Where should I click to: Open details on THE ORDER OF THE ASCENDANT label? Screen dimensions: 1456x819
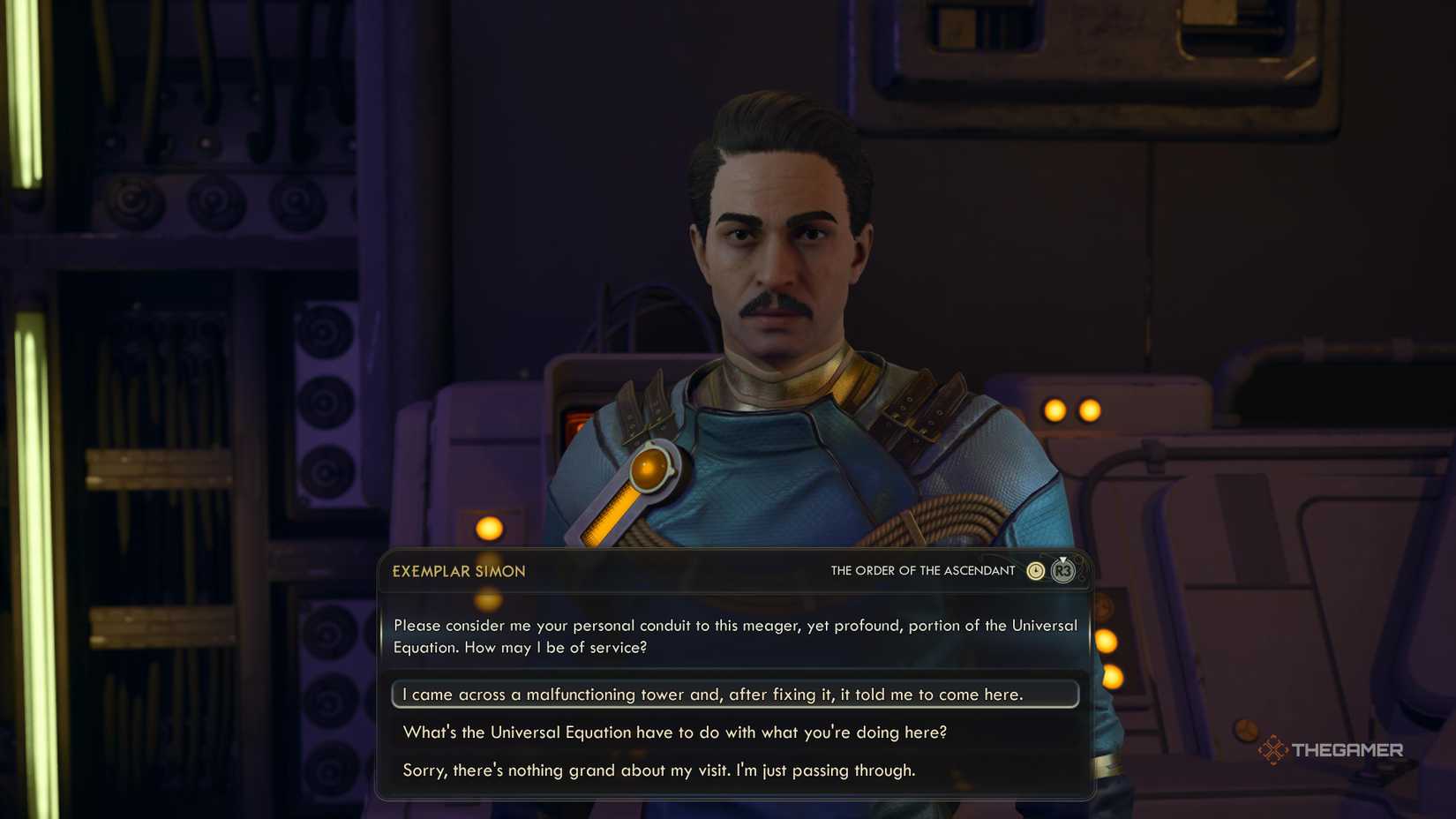click(921, 570)
